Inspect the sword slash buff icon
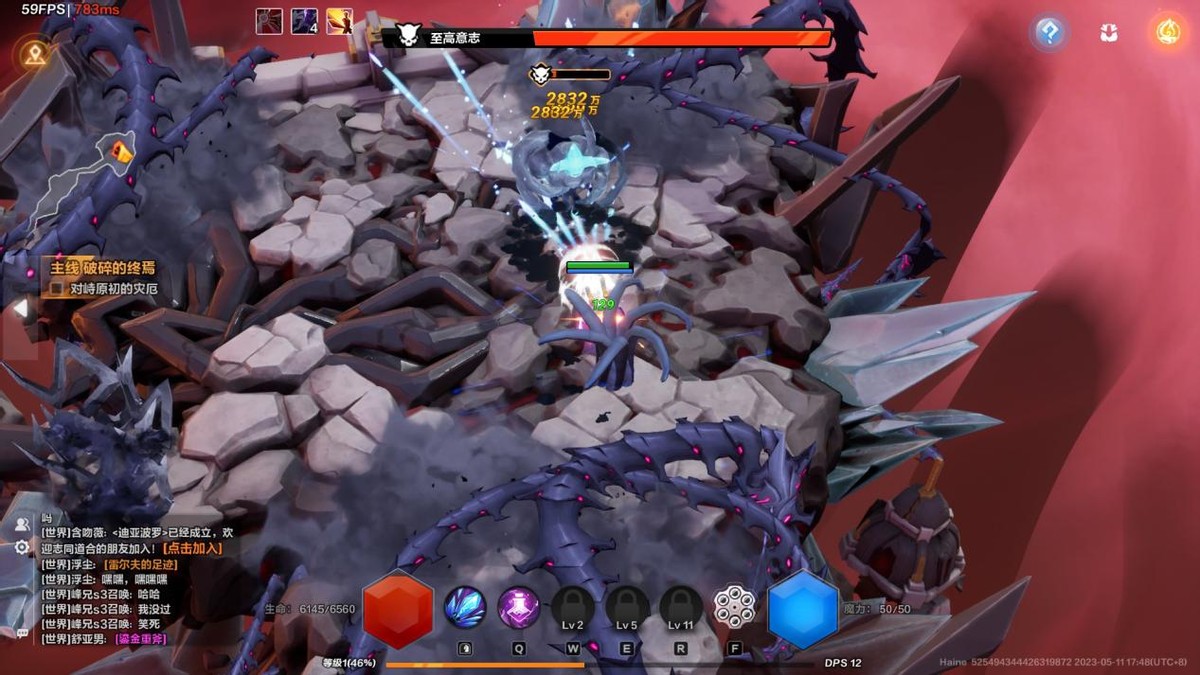This screenshot has height=675, width=1200. coord(339,21)
